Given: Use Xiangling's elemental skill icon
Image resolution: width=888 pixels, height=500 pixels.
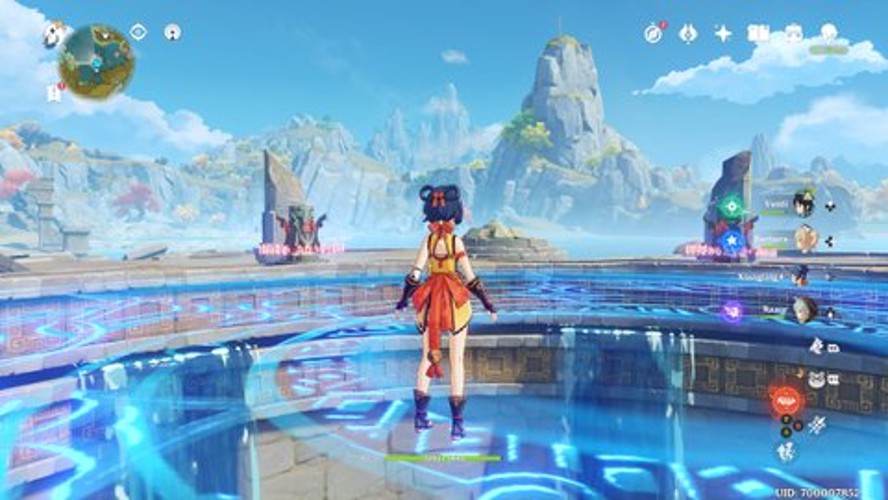Looking at the screenshot, I should tap(817, 424).
